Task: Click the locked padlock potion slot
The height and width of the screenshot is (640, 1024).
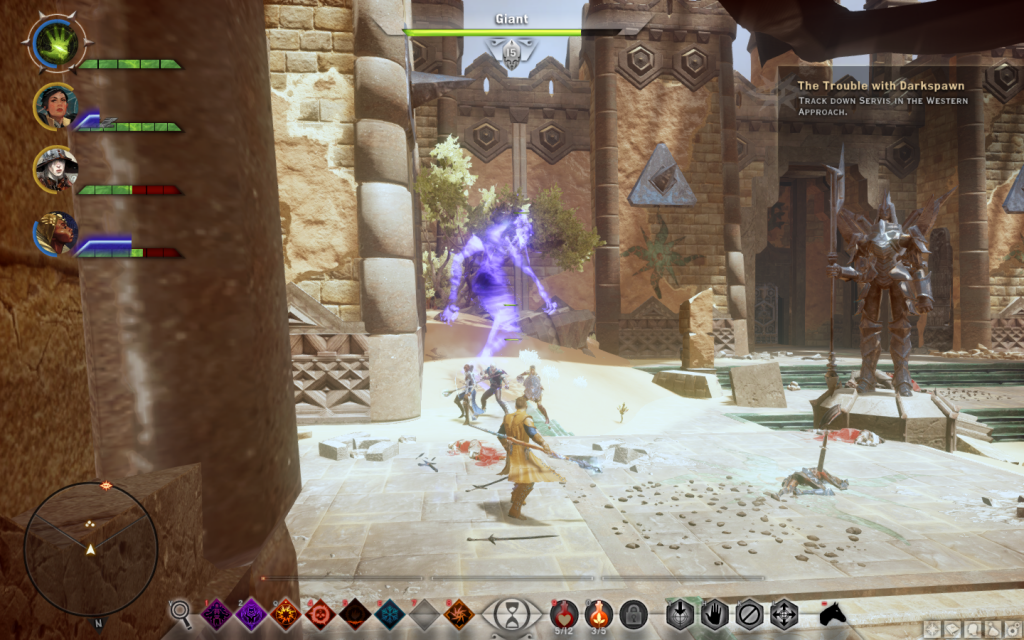Action: 633,613
